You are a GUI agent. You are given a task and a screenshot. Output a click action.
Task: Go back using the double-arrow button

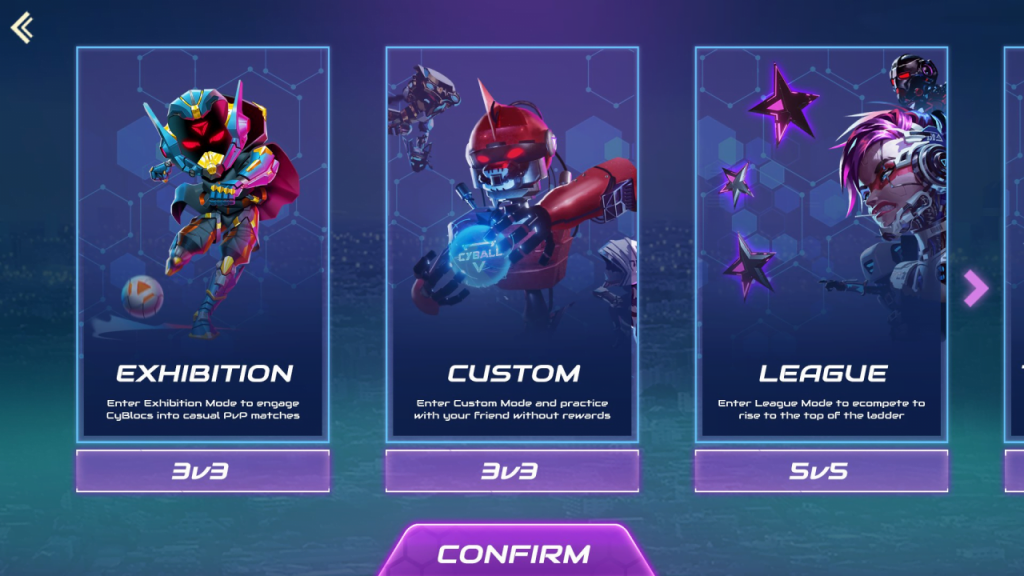click(x=22, y=27)
